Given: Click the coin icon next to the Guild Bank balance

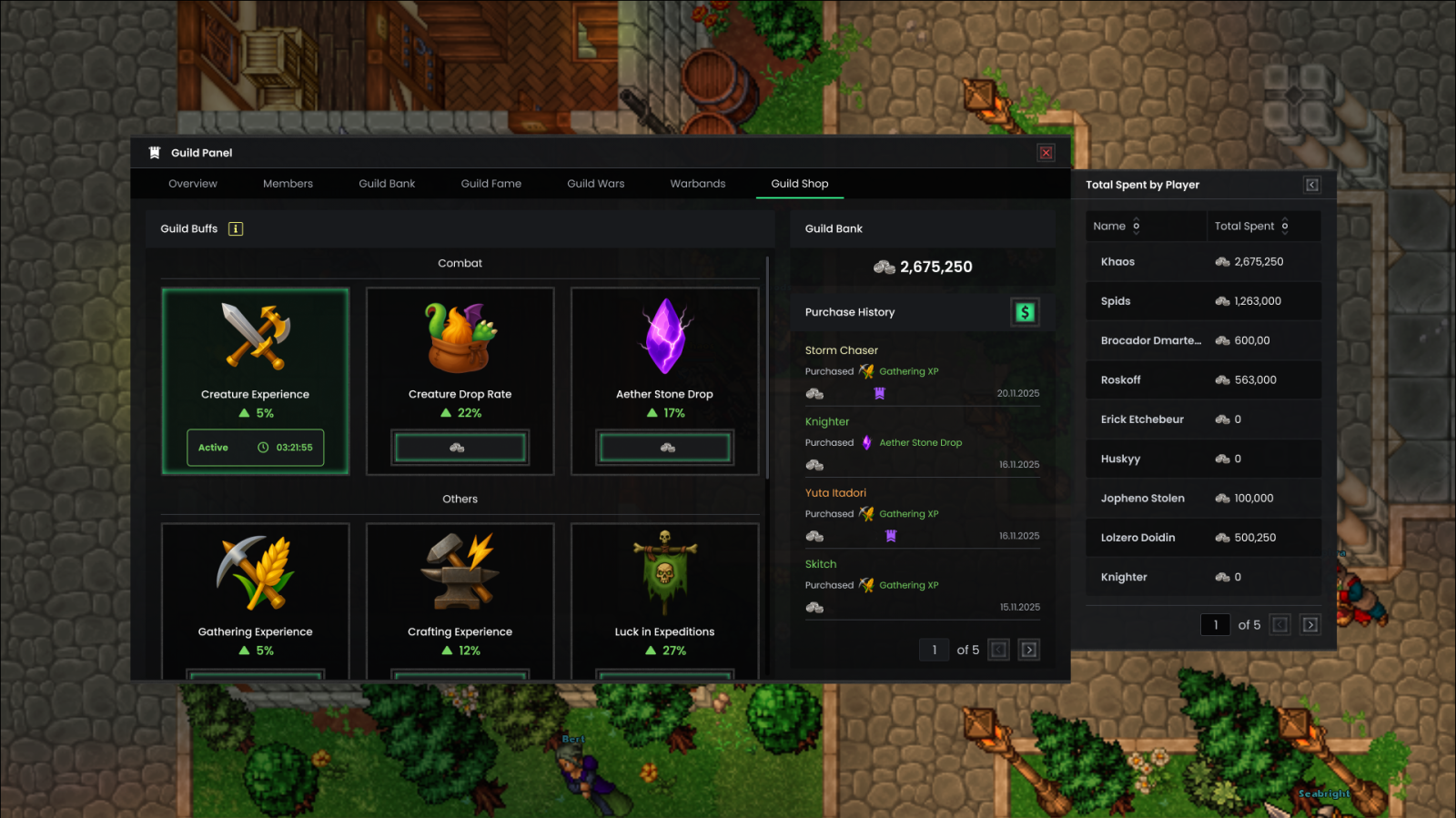Looking at the screenshot, I should [884, 267].
